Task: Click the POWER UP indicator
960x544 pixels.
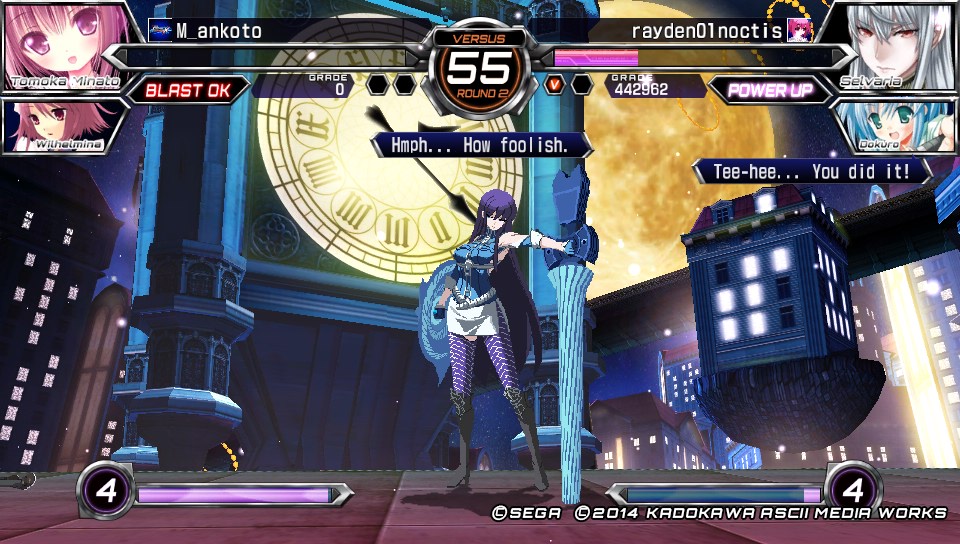Action: [770, 90]
